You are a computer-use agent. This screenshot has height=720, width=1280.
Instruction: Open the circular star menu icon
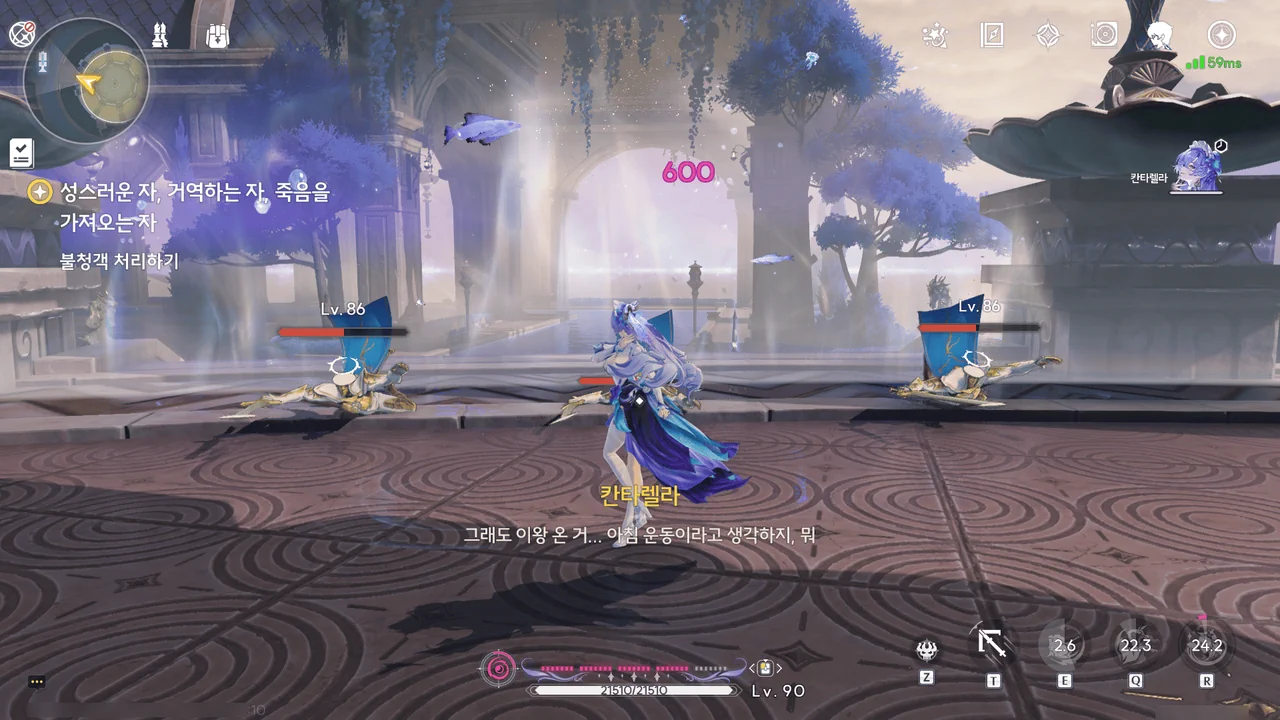click(x=1221, y=36)
